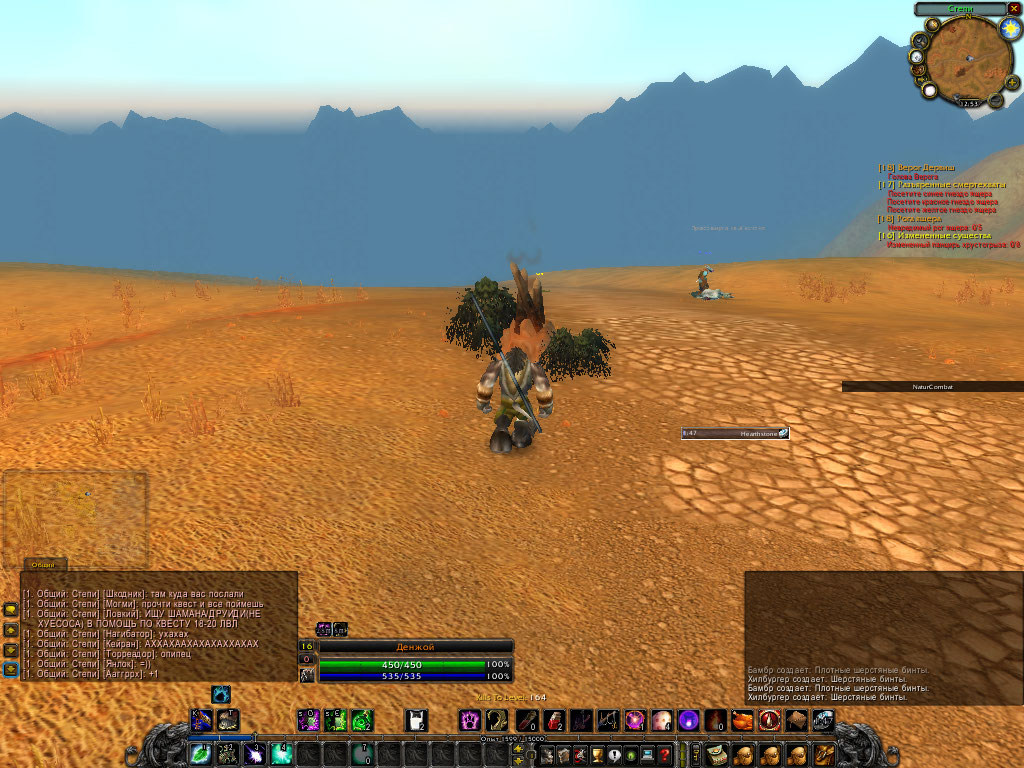Open the computer main menu micro button
1024x768 pixels.
[x=648, y=755]
